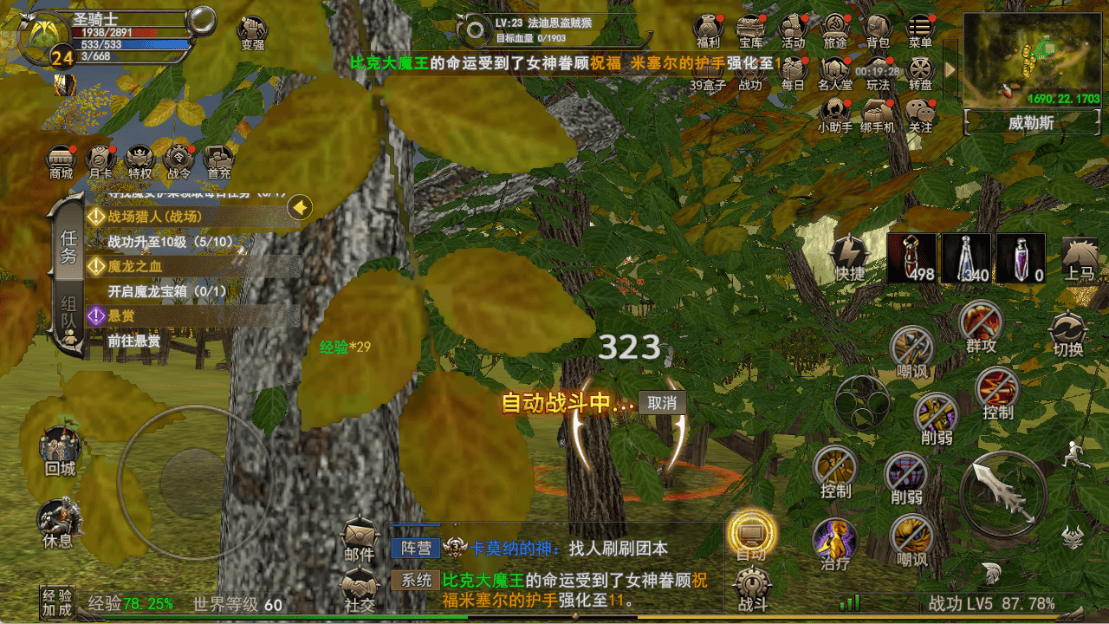Cast the 治疗 healing skill

(834, 545)
